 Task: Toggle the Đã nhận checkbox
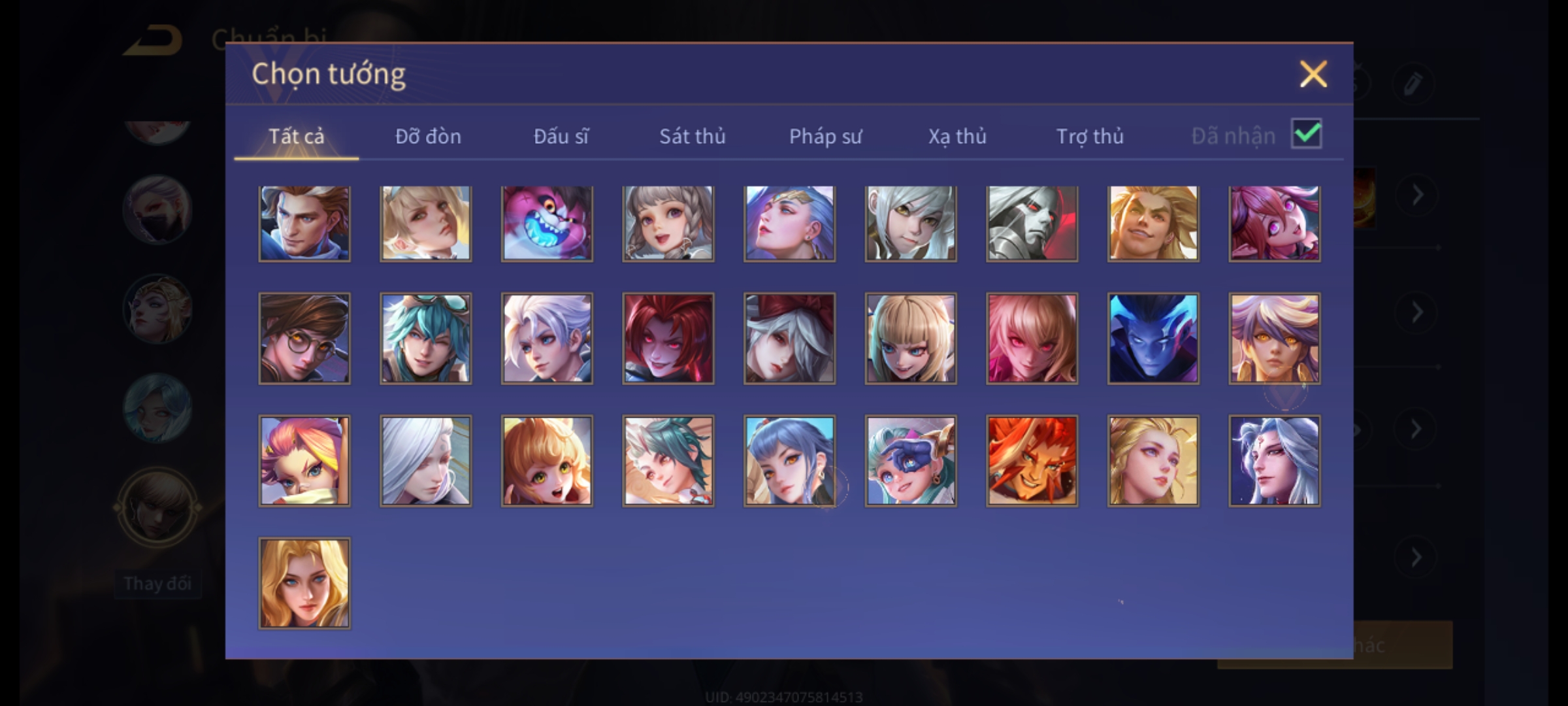[1306, 134]
